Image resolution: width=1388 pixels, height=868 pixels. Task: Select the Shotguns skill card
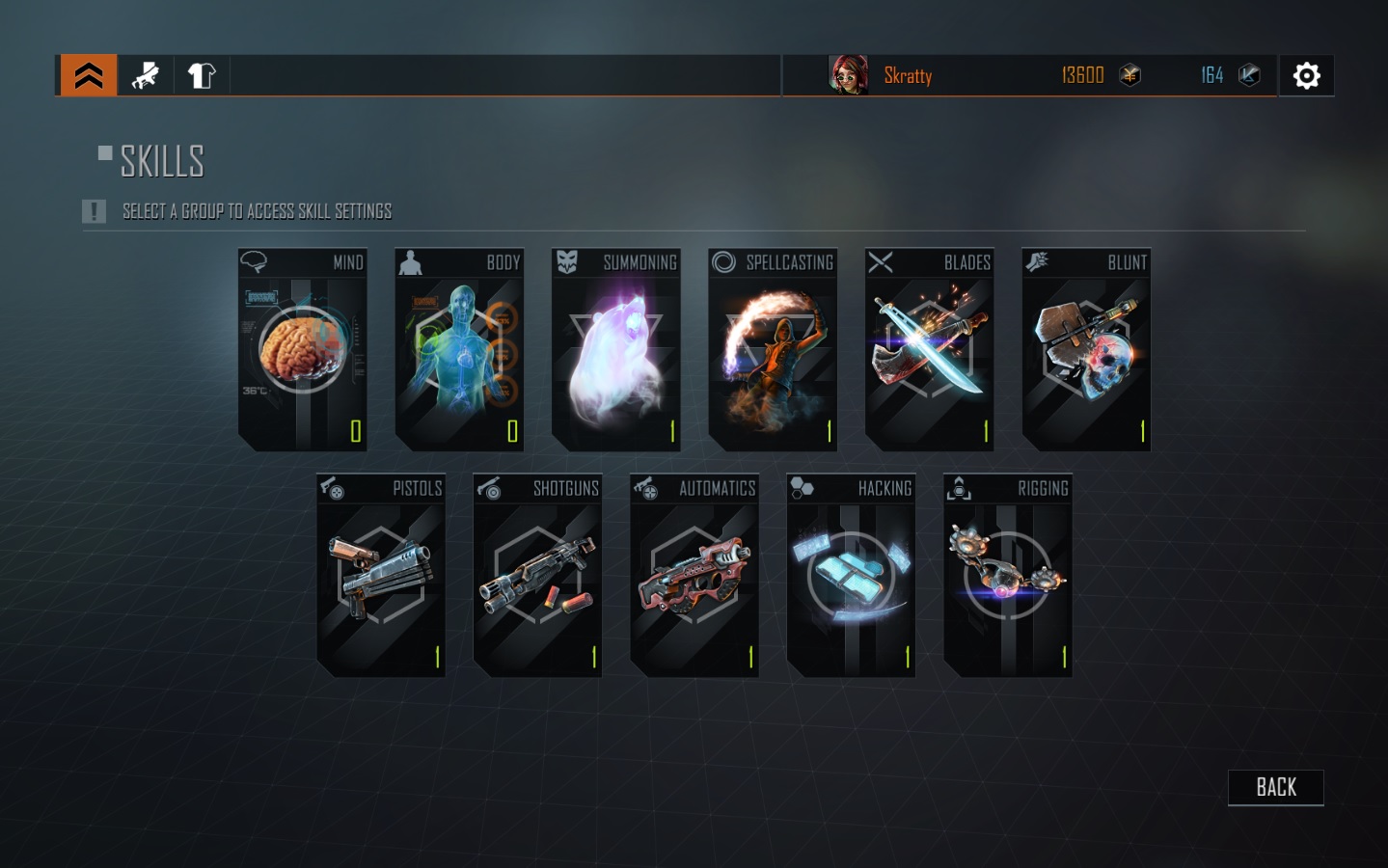537,576
